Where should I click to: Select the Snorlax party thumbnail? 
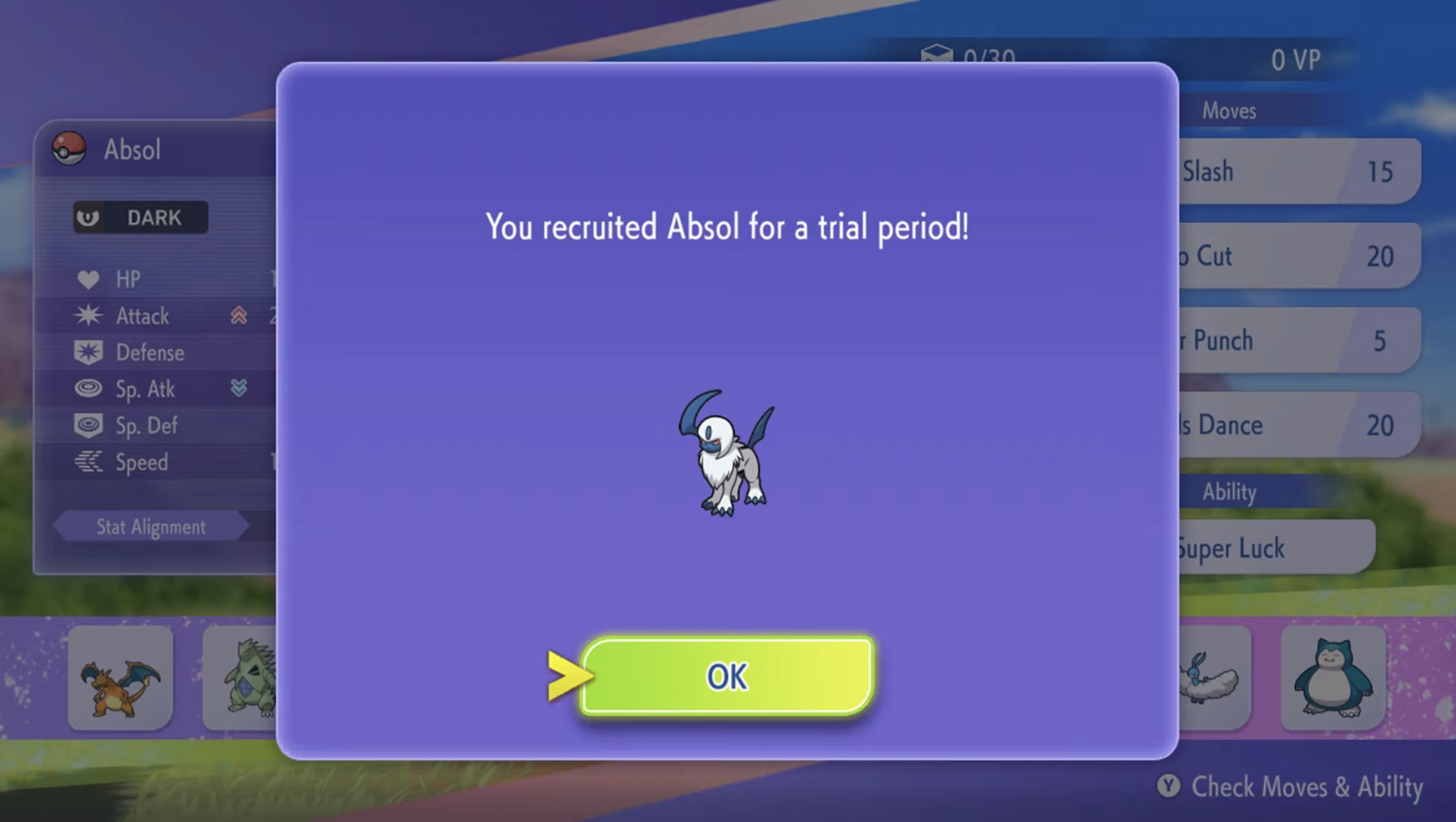[1333, 676]
